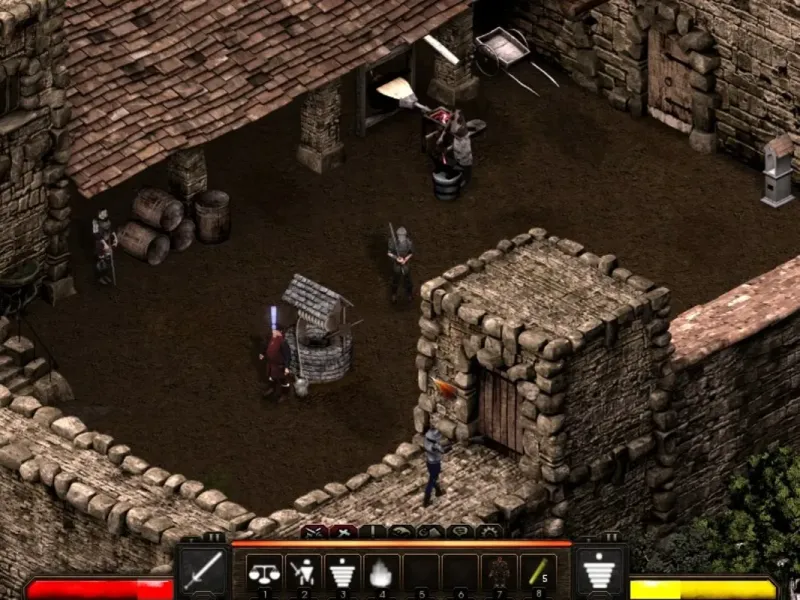Viewport: 800px width, 600px height.
Task: Activate the balance scales skill in slot 1
Action: pyautogui.click(x=264, y=573)
